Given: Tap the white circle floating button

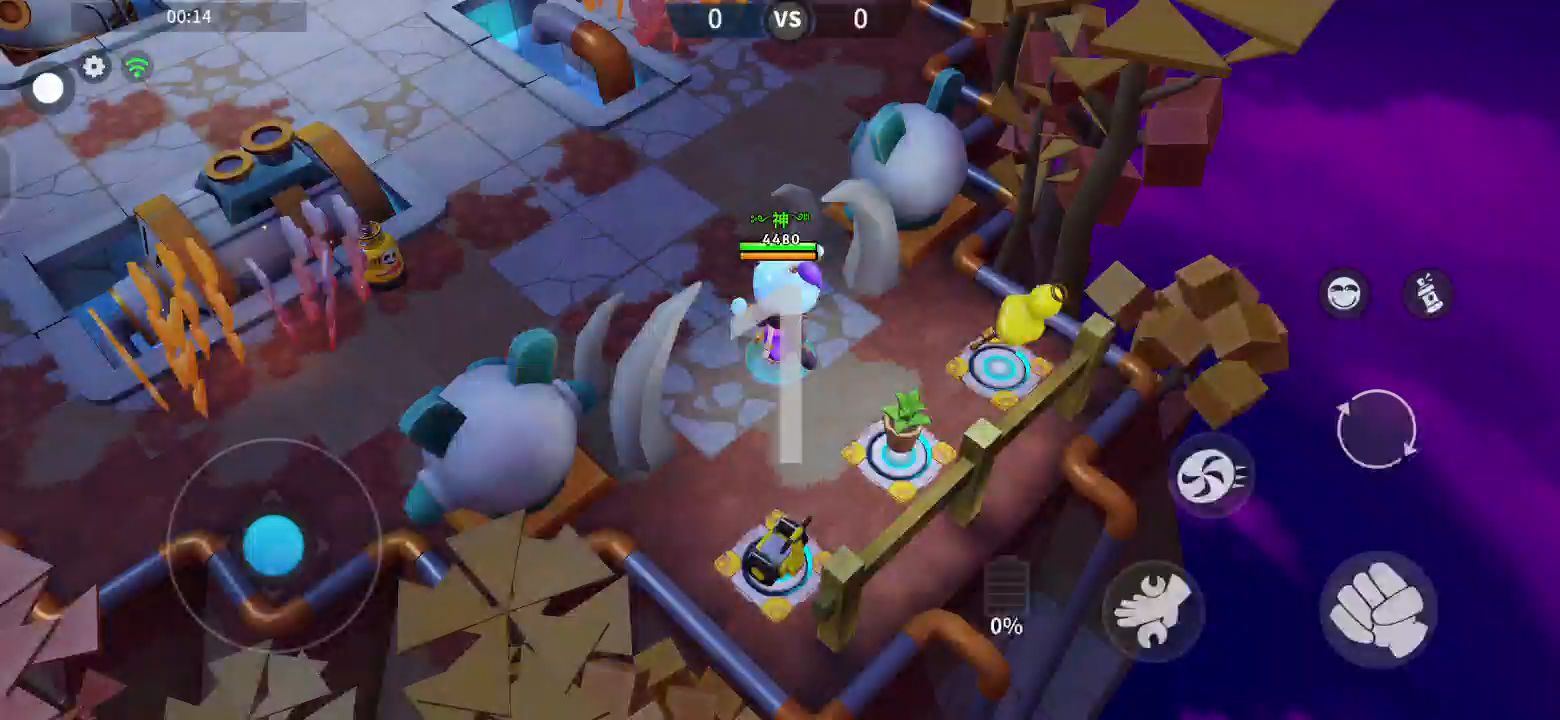Looking at the screenshot, I should click(x=47, y=89).
